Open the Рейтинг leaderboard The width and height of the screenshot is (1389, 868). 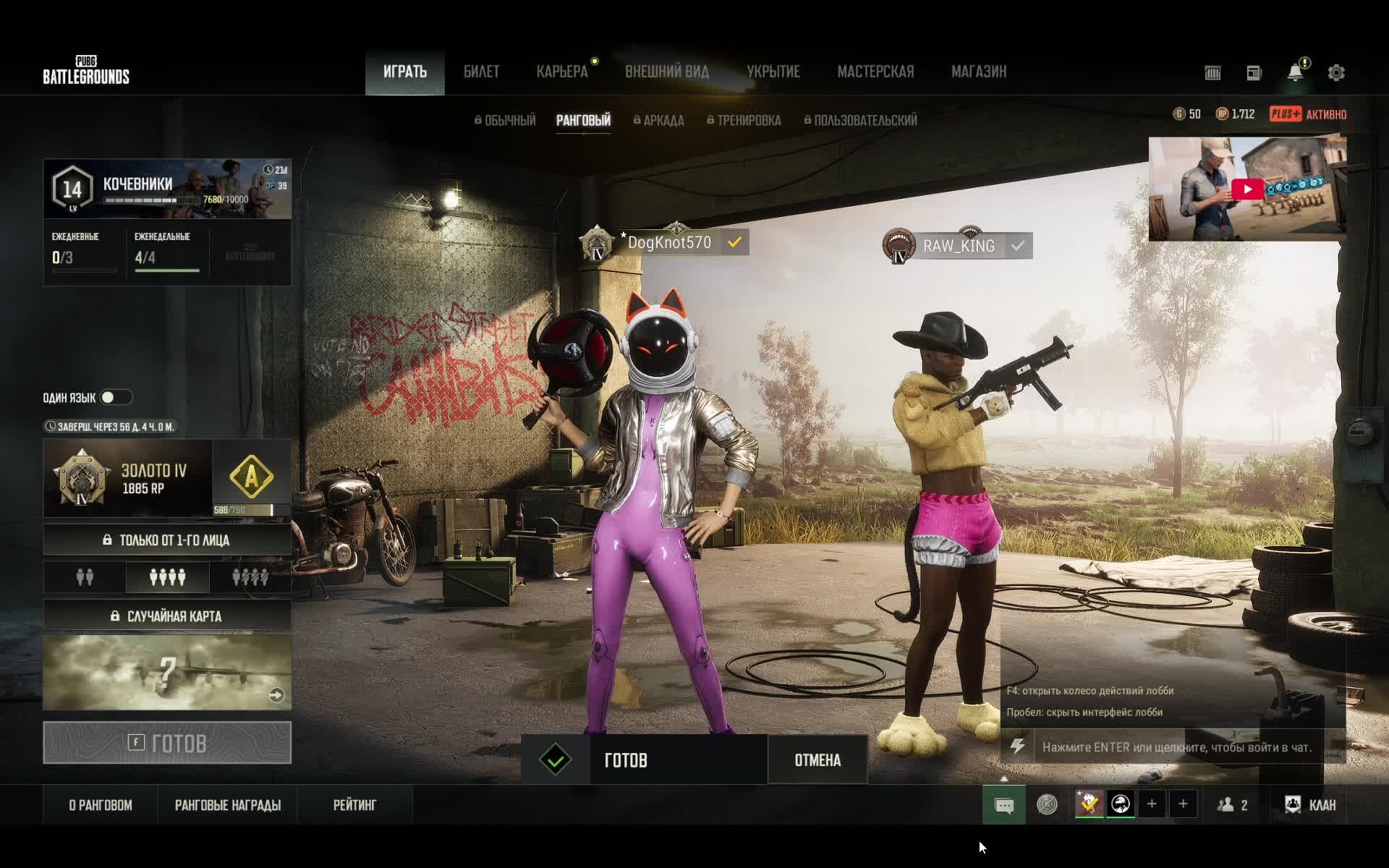pos(354,805)
